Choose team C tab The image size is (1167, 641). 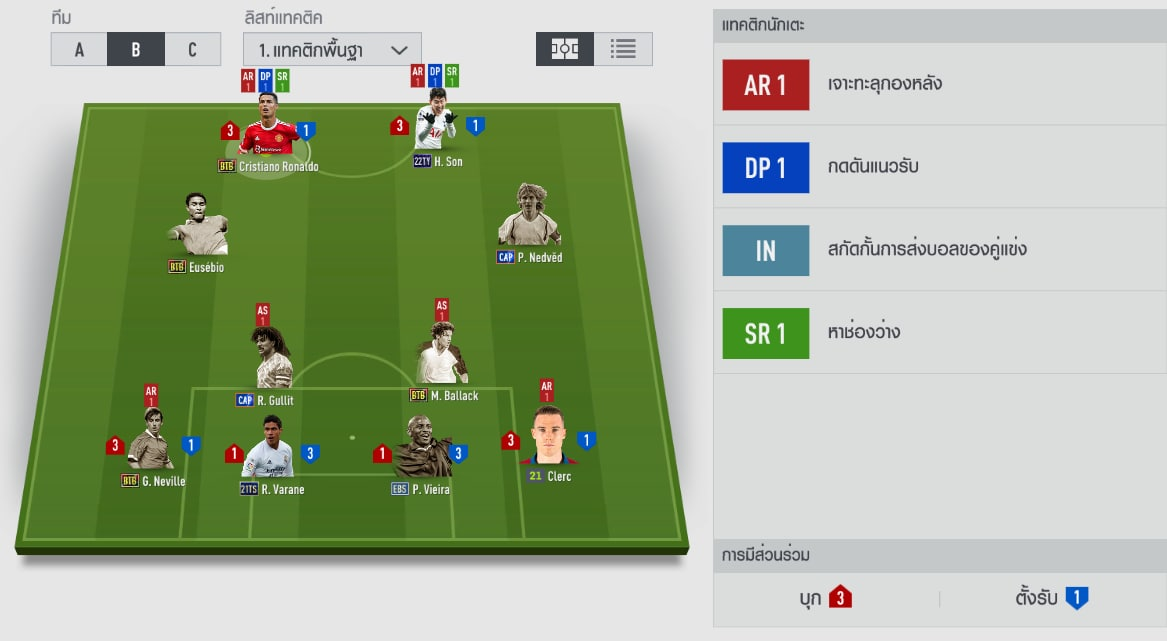[x=192, y=49]
